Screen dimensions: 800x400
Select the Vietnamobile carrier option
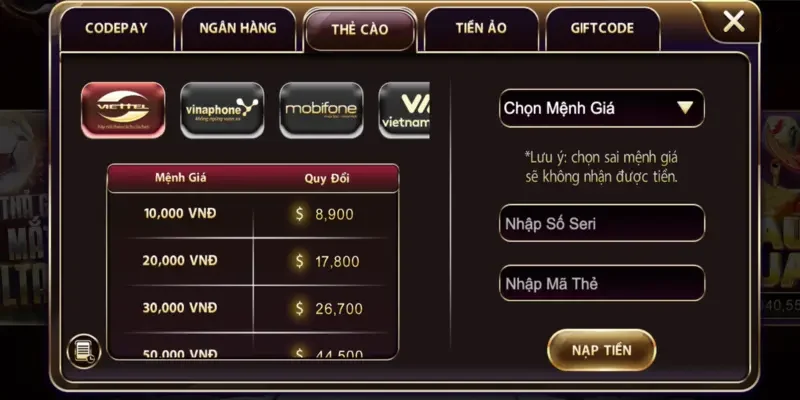(x=405, y=110)
